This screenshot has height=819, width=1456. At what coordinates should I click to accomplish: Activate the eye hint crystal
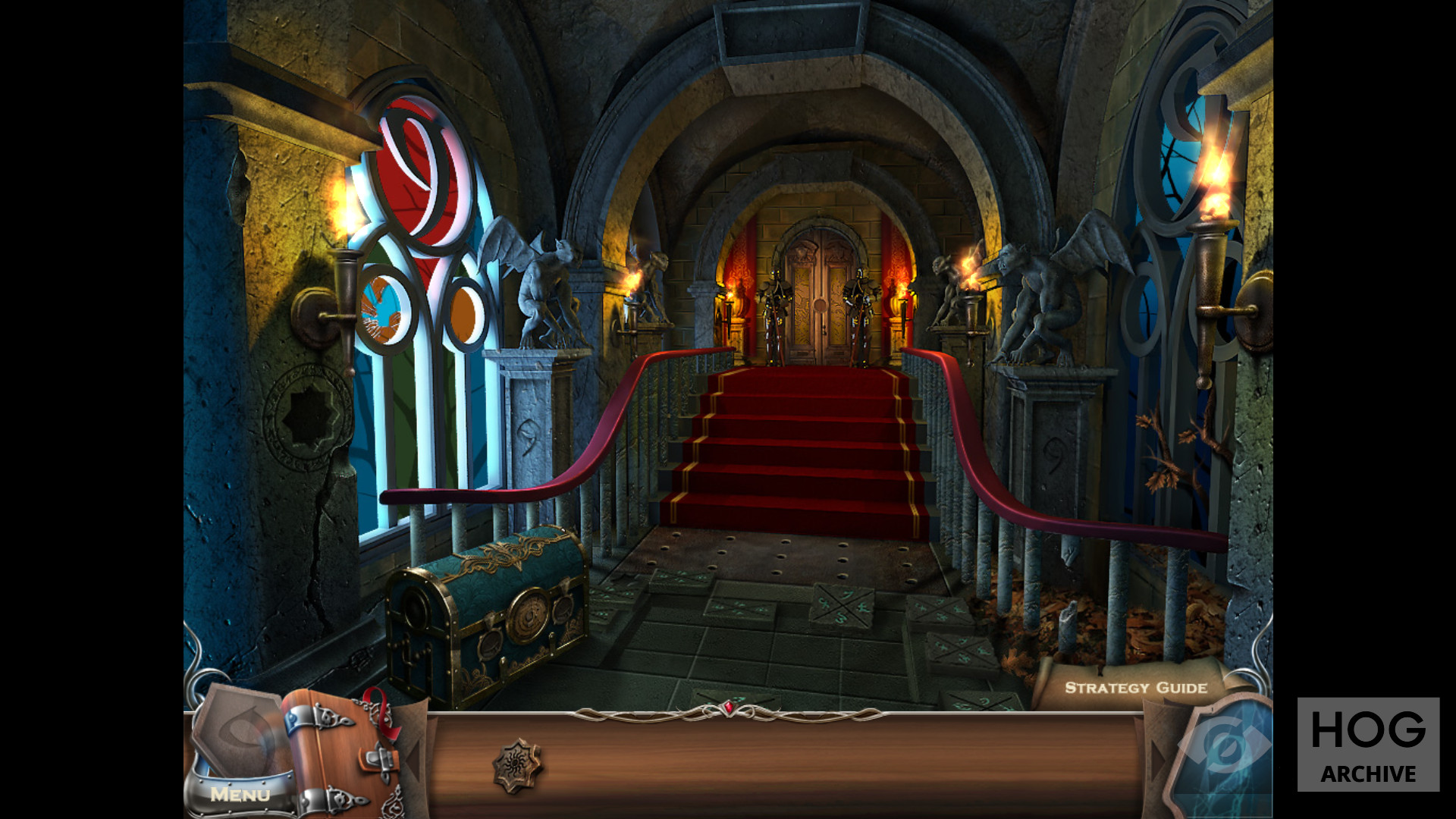[1223, 751]
